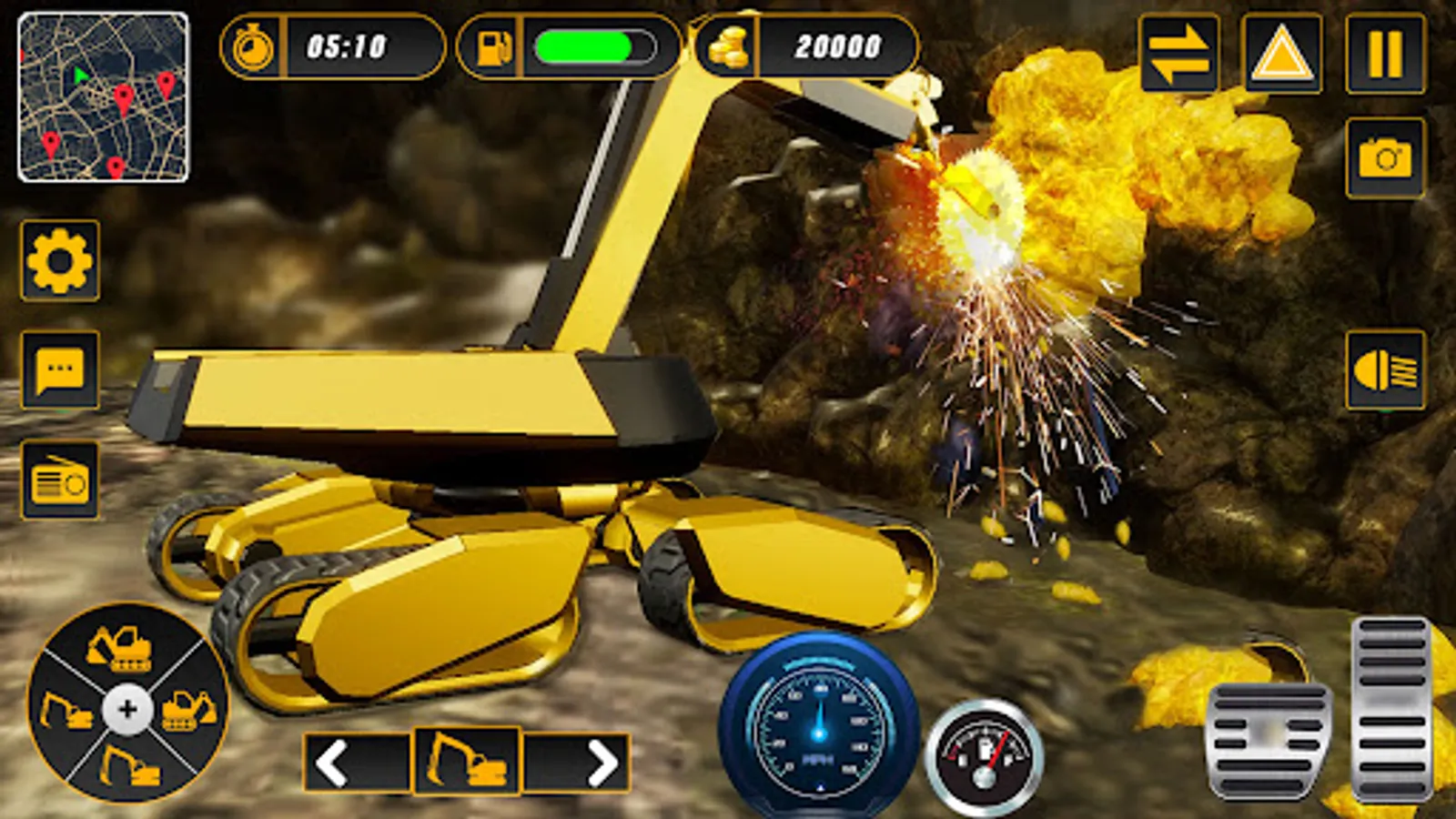This screenshot has height=819, width=1456.
Task: Tap the tall accelerator pedal
Action: point(1390,708)
